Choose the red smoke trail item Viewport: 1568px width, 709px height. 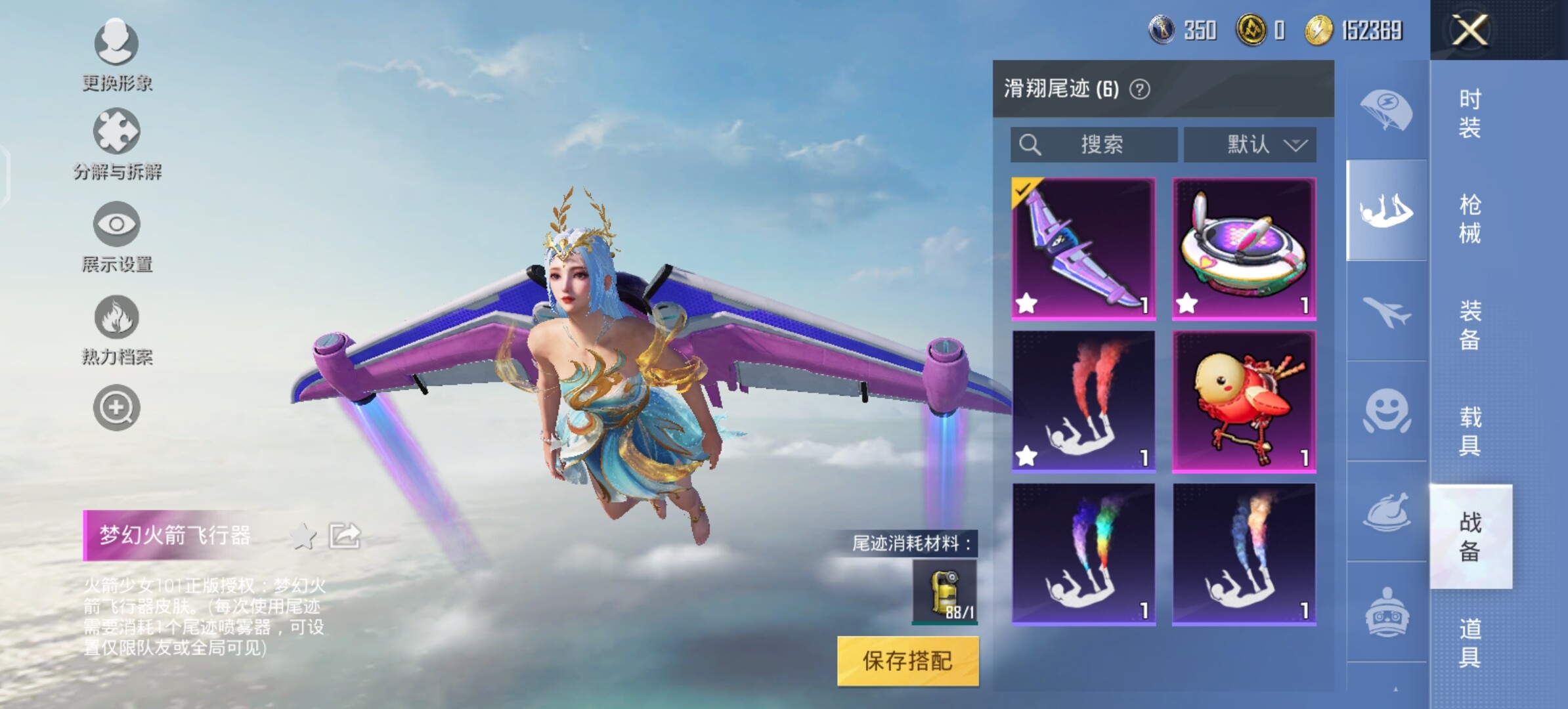click(x=1083, y=401)
